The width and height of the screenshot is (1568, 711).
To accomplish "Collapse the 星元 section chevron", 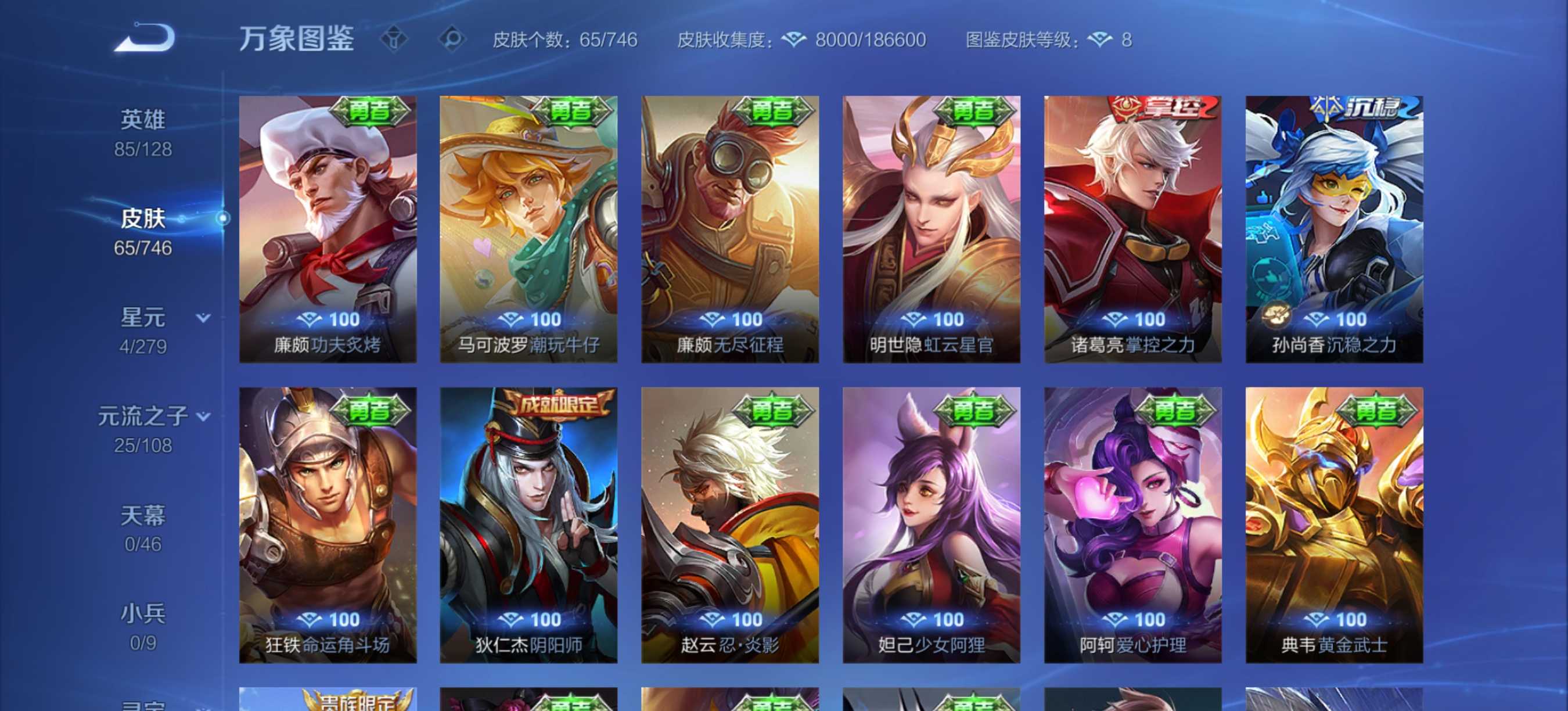I will click(204, 317).
